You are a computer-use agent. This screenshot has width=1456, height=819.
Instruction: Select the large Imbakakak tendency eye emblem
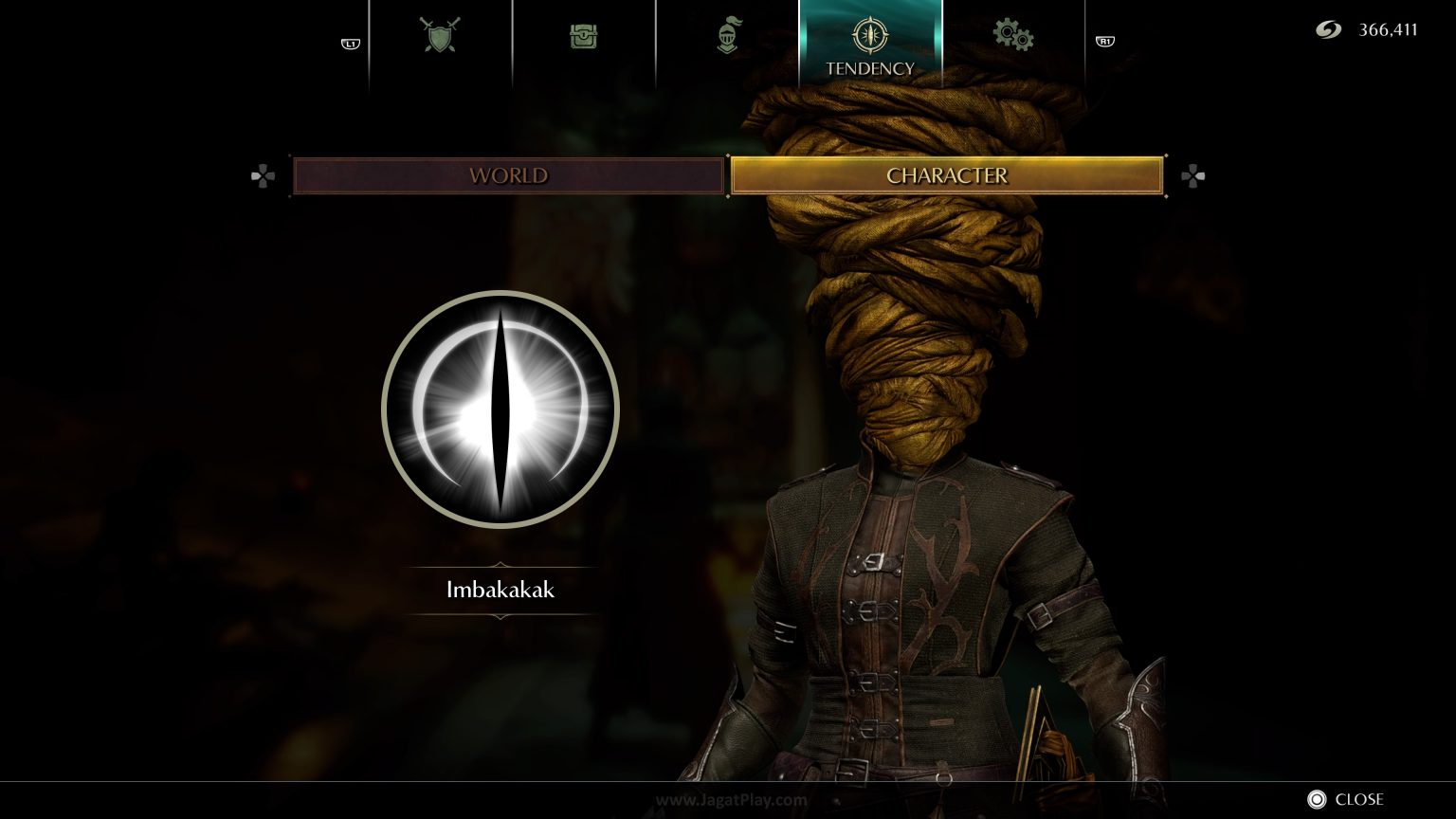500,409
